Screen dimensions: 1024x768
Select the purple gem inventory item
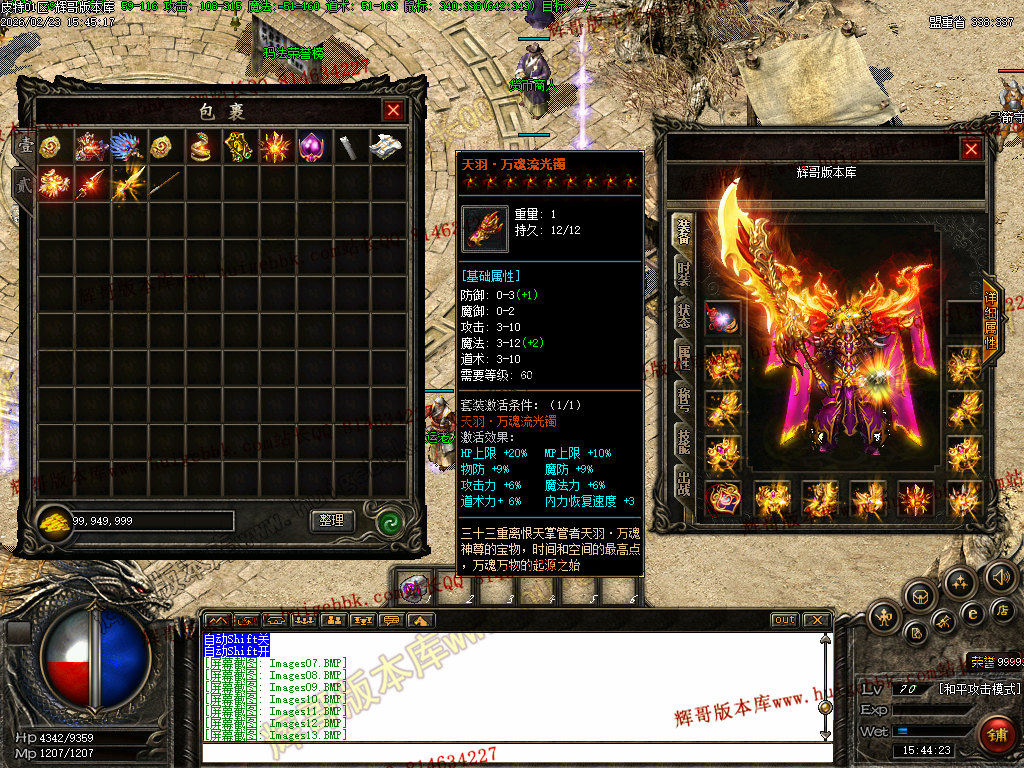pyautogui.click(x=312, y=146)
